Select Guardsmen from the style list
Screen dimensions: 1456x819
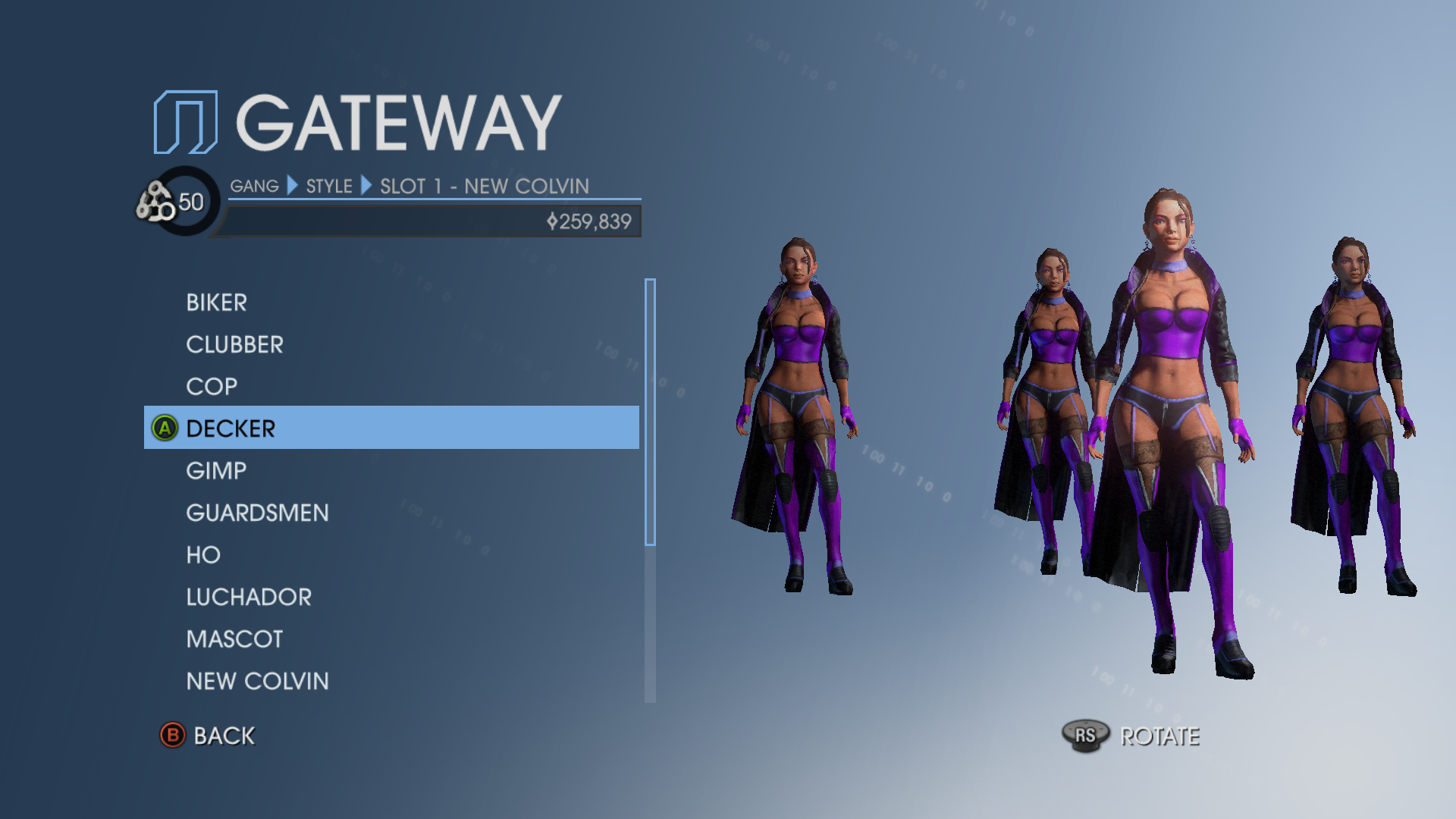257,513
